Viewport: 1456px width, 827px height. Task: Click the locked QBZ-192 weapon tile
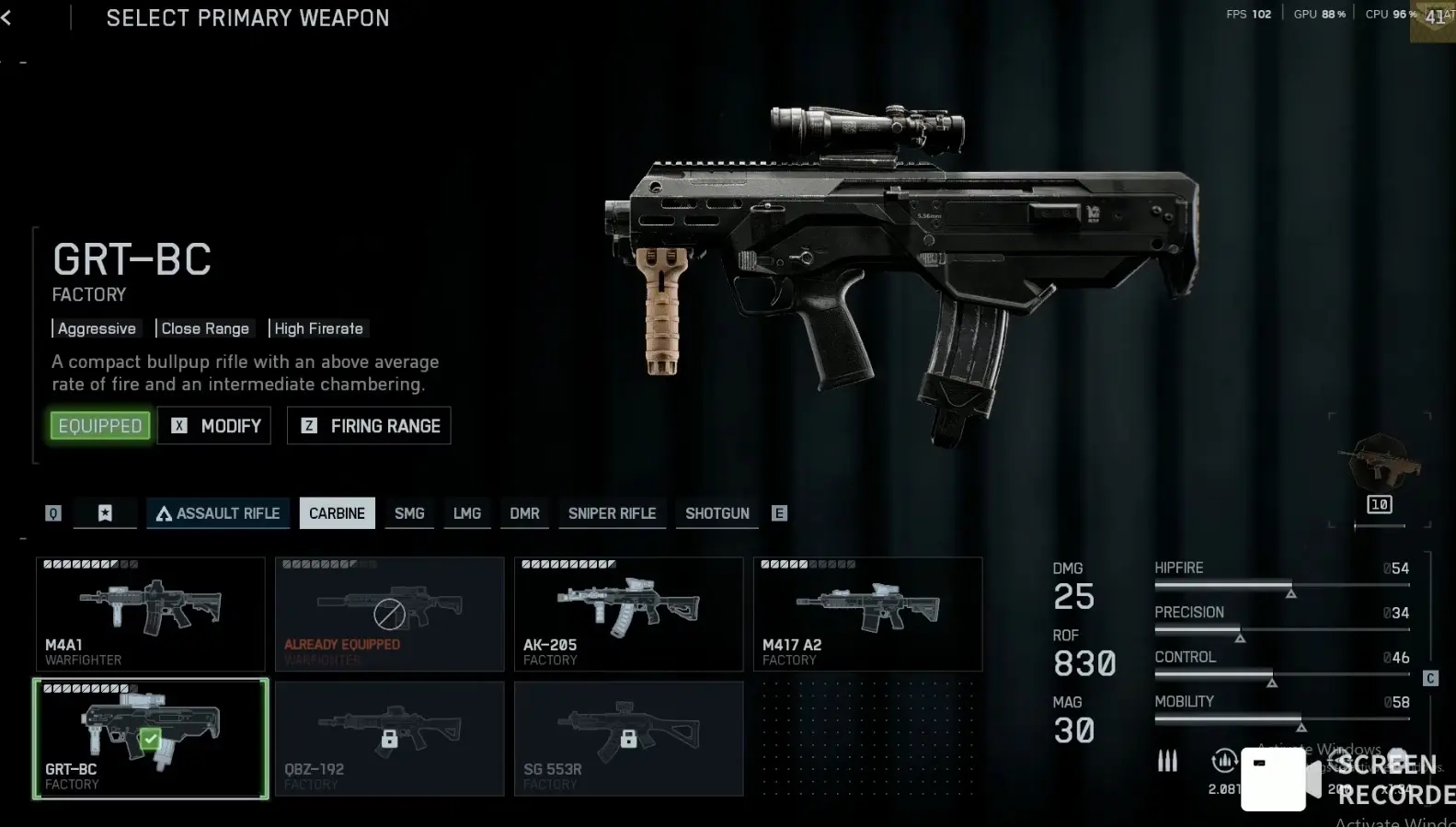[389, 739]
